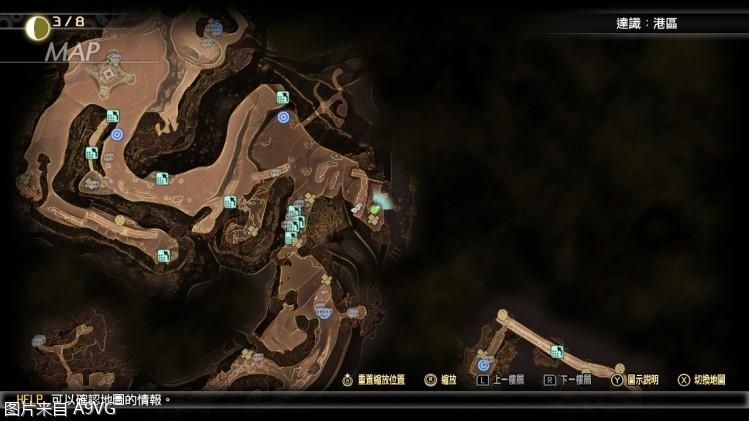Choose the green marker on the detached corridor

(x=557, y=351)
